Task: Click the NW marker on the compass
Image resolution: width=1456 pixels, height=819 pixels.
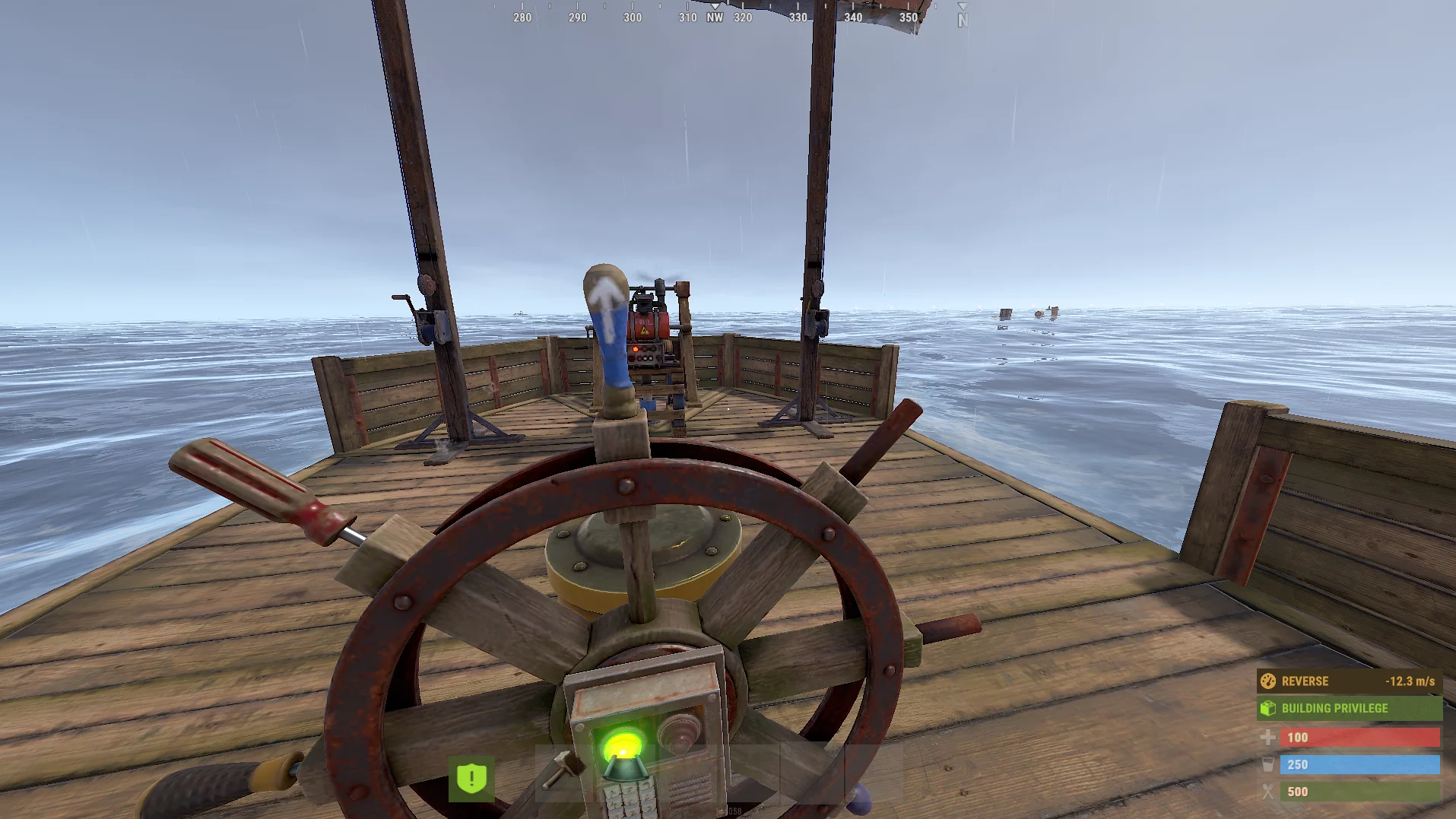Action: (715, 17)
